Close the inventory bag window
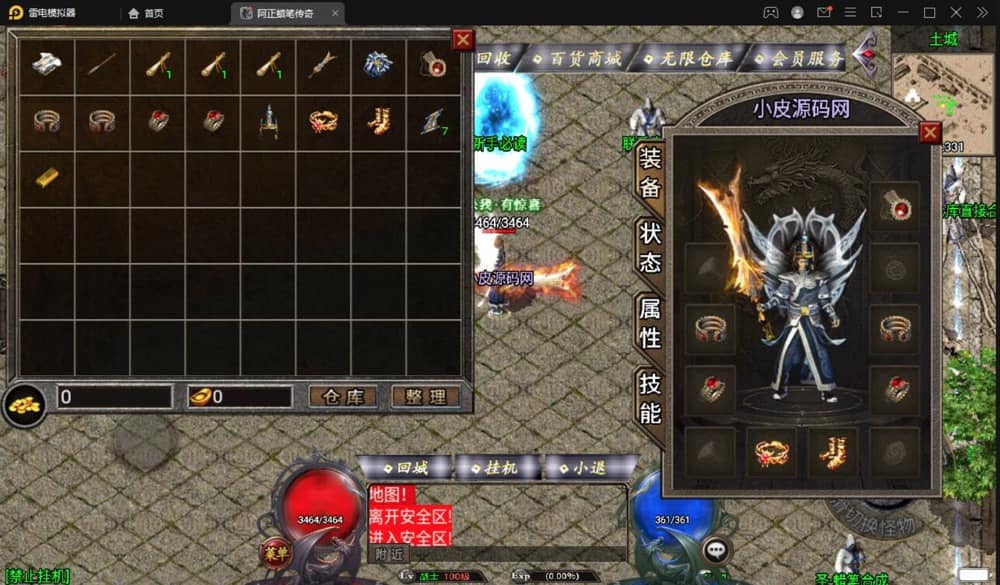Image resolution: width=1000 pixels, height=585 pixels. point(463,40)
